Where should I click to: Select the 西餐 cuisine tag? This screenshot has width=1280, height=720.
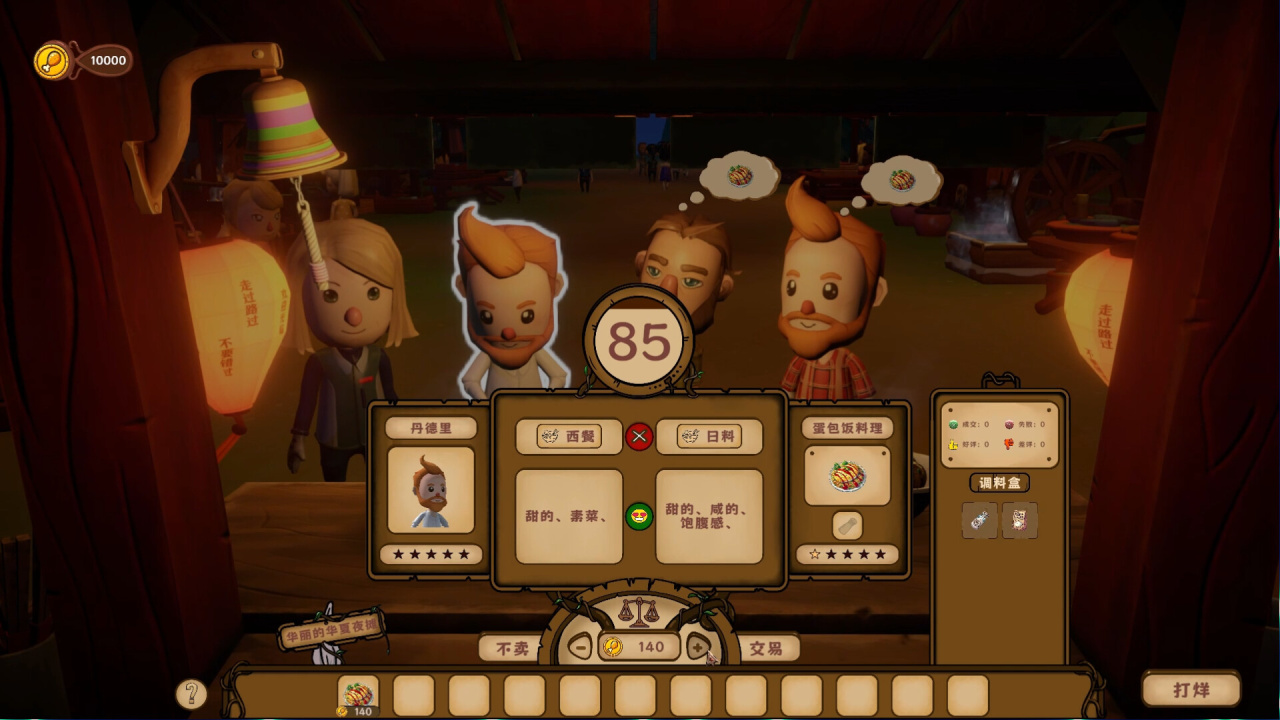point(569,437)
